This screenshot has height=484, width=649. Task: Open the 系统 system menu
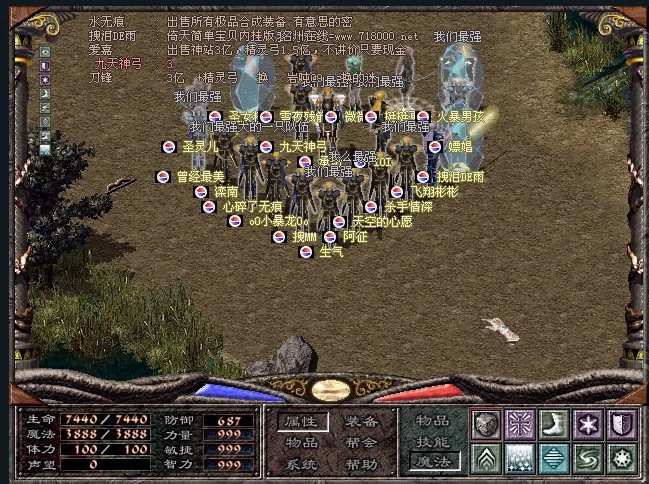click(x=302, y=464)
